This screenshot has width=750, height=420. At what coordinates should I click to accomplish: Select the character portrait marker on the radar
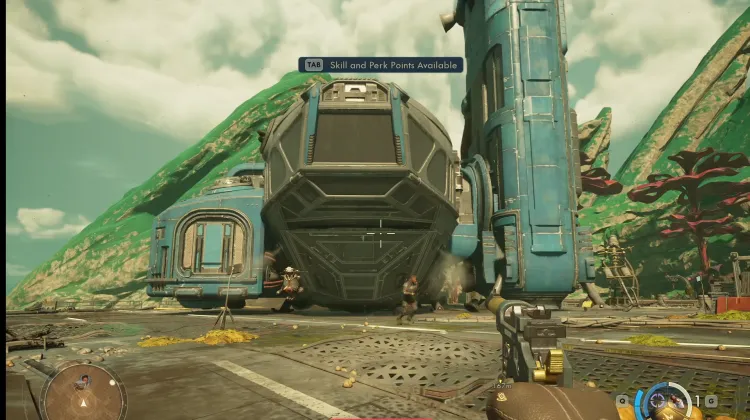tap(84, 381)
